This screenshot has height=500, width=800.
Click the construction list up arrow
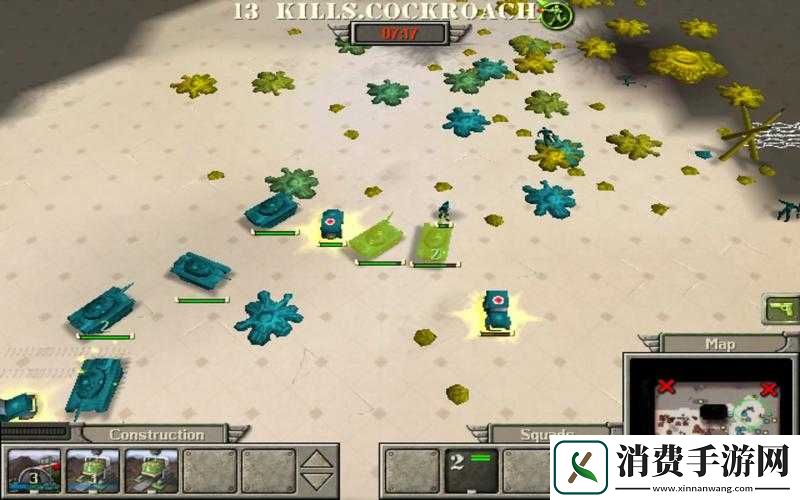pos(316,460)
